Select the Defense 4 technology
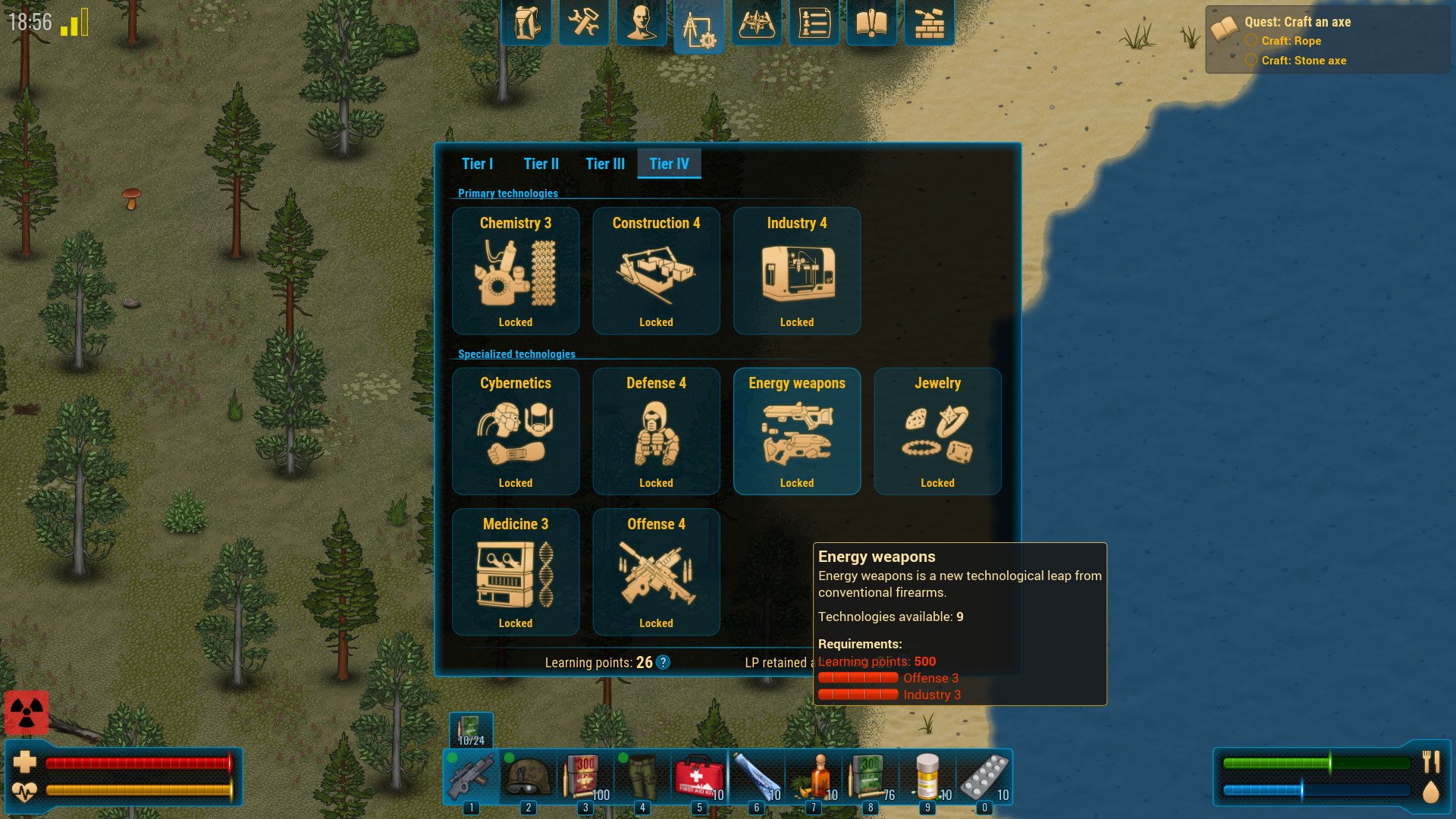1456x819 pixels. coord(656,431)
